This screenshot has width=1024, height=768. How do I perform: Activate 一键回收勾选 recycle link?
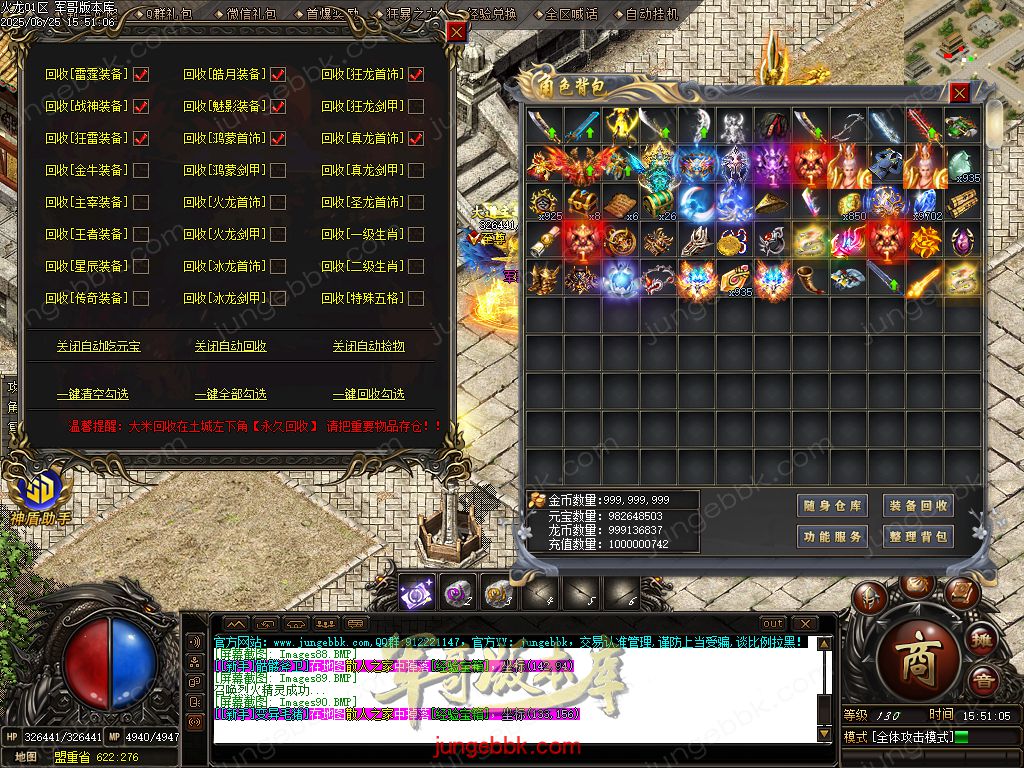pos(369,394)
